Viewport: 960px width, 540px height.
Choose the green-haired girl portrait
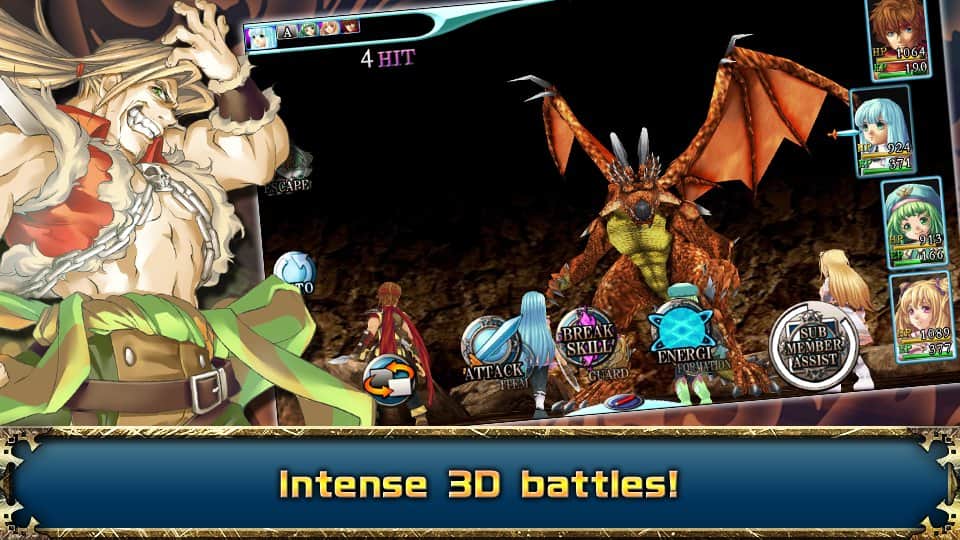click(x=913, y=222)
